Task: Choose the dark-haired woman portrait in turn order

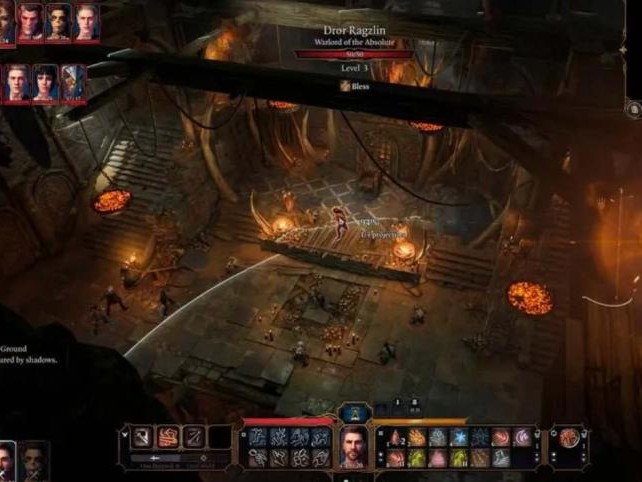Action: [x=46, y=82]
